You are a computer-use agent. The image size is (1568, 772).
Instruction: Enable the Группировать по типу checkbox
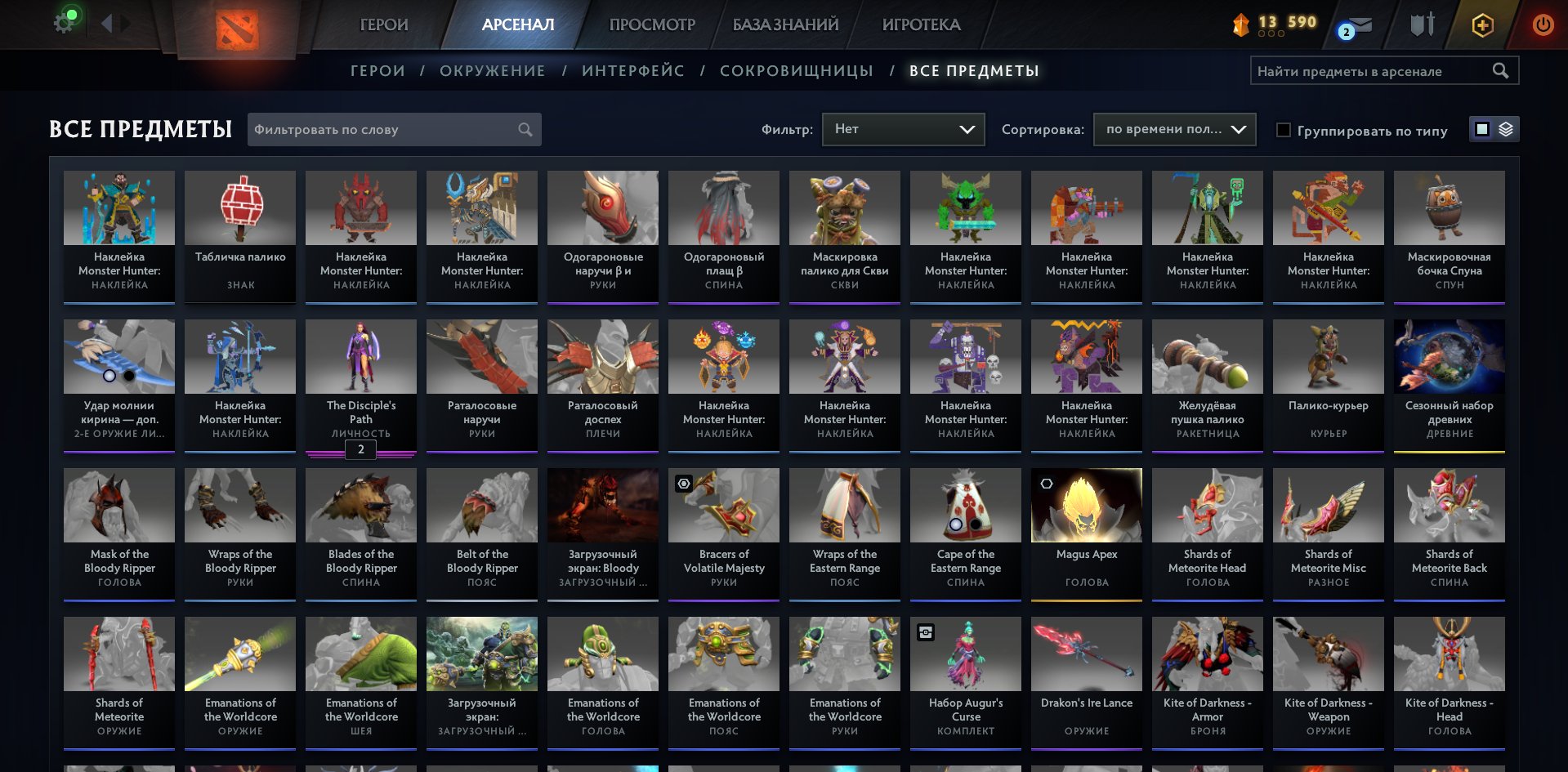pos(1285,130)
